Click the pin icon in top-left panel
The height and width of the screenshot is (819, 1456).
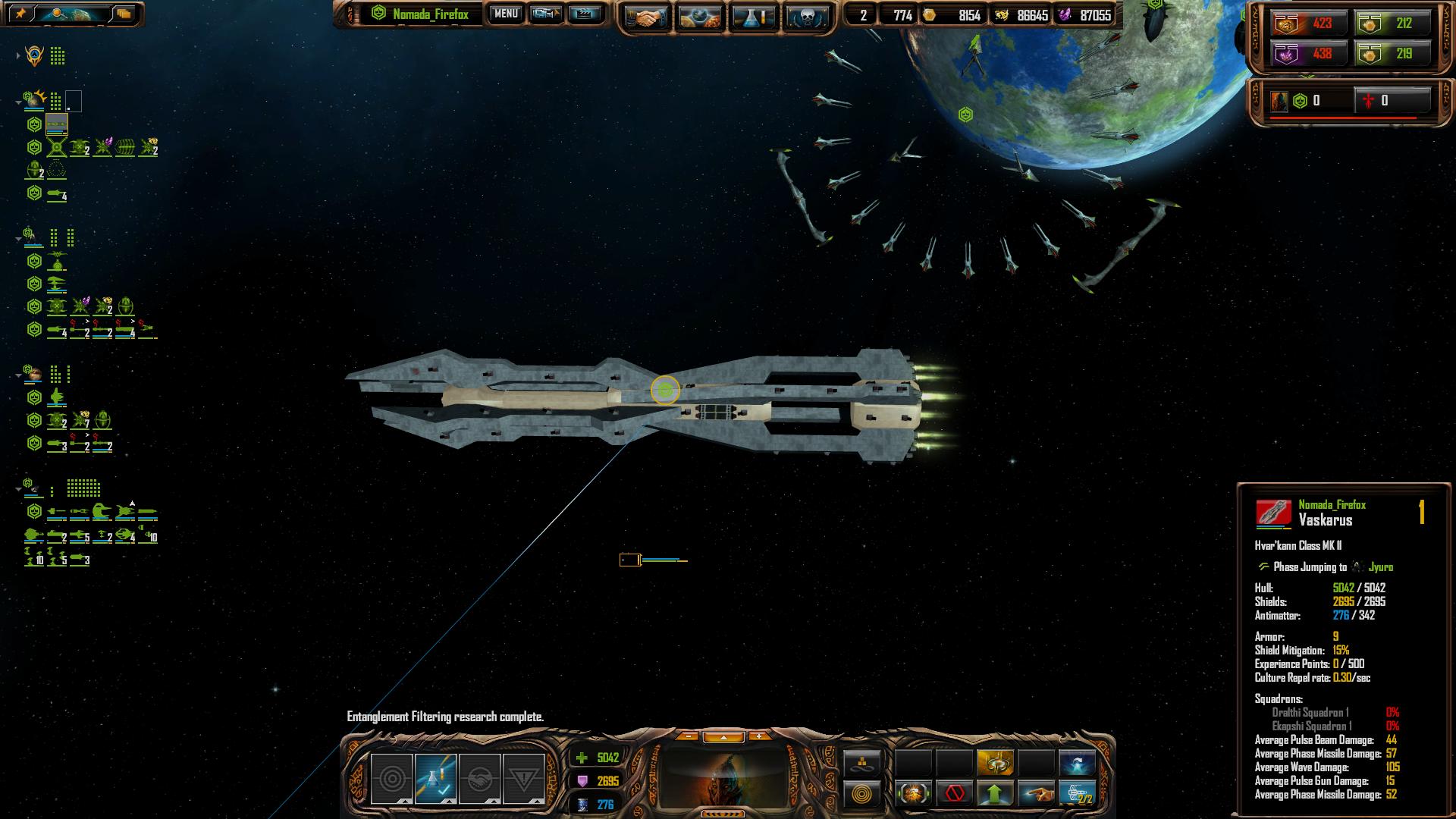pyautogui.click(x=20, y=14)
